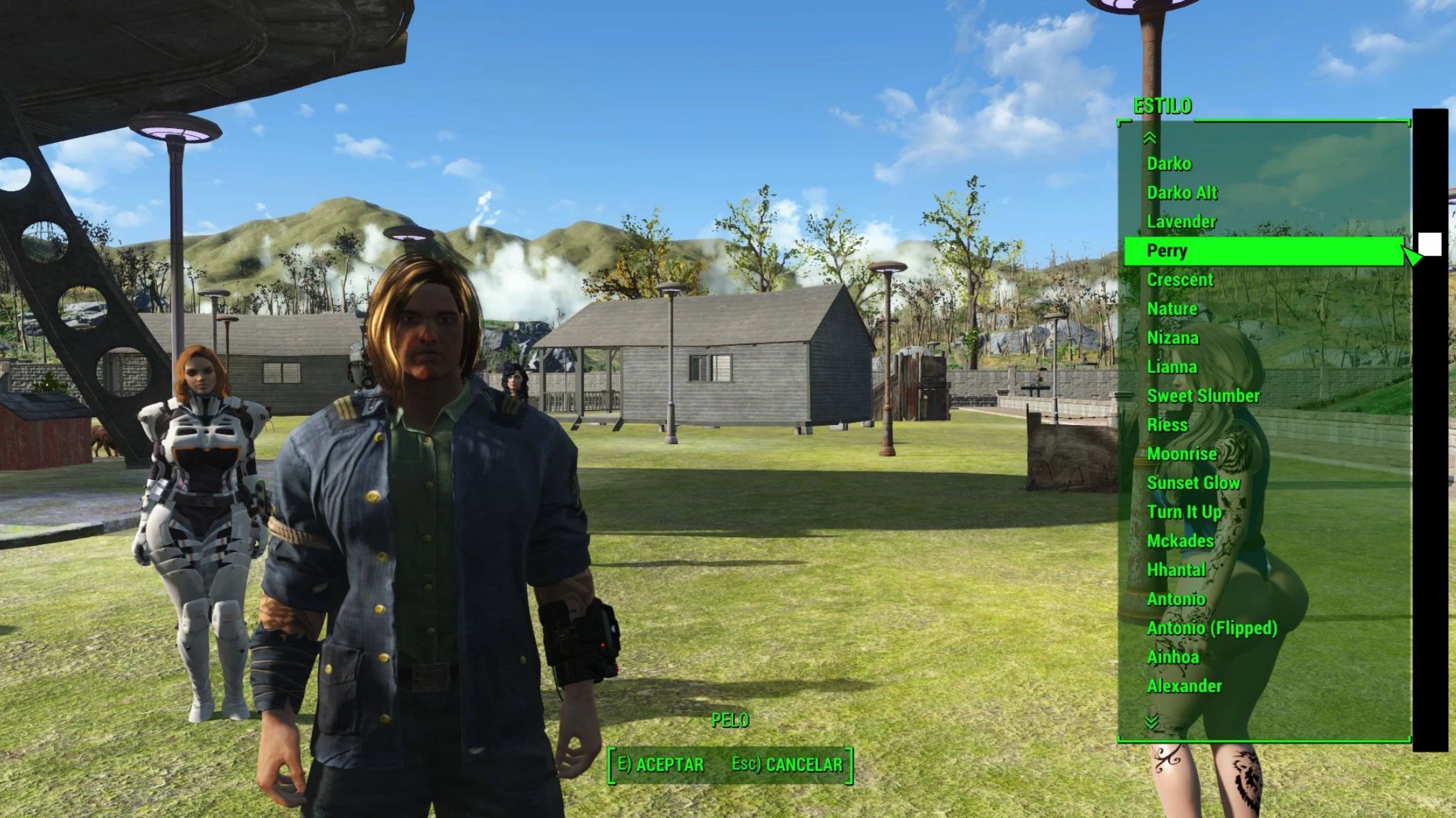Select the Sunset Glow style
The image size is (1456, 818).
(1193, 483)
